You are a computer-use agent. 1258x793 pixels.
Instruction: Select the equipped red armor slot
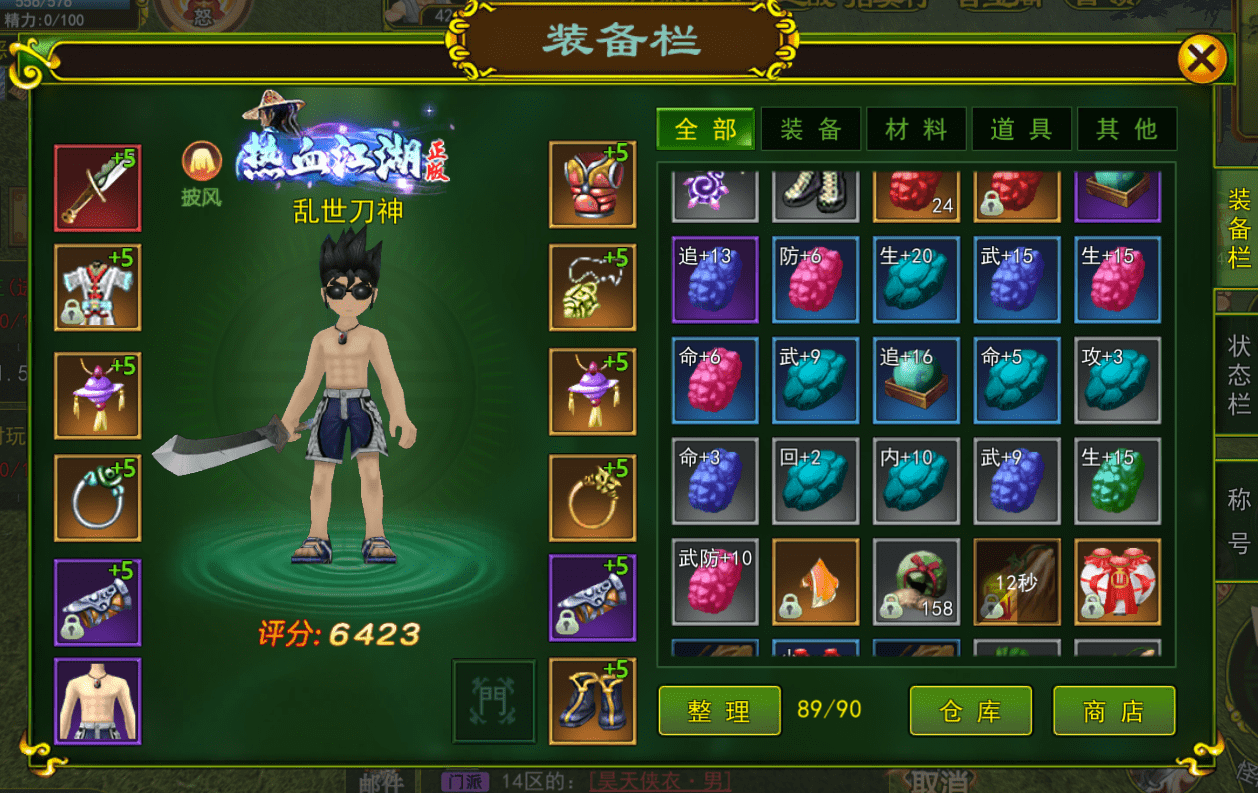[592, 184]
